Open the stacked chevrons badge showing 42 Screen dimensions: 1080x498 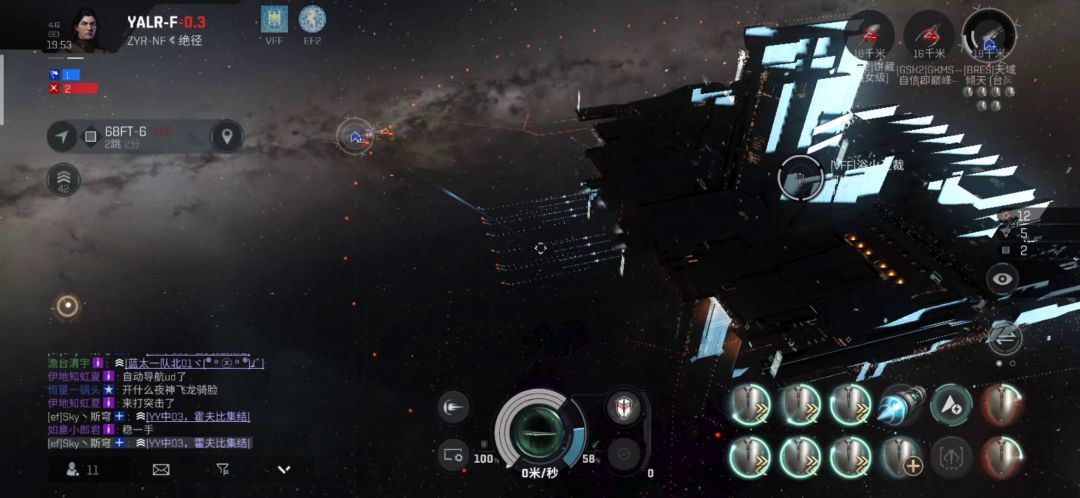click(64, 181)
